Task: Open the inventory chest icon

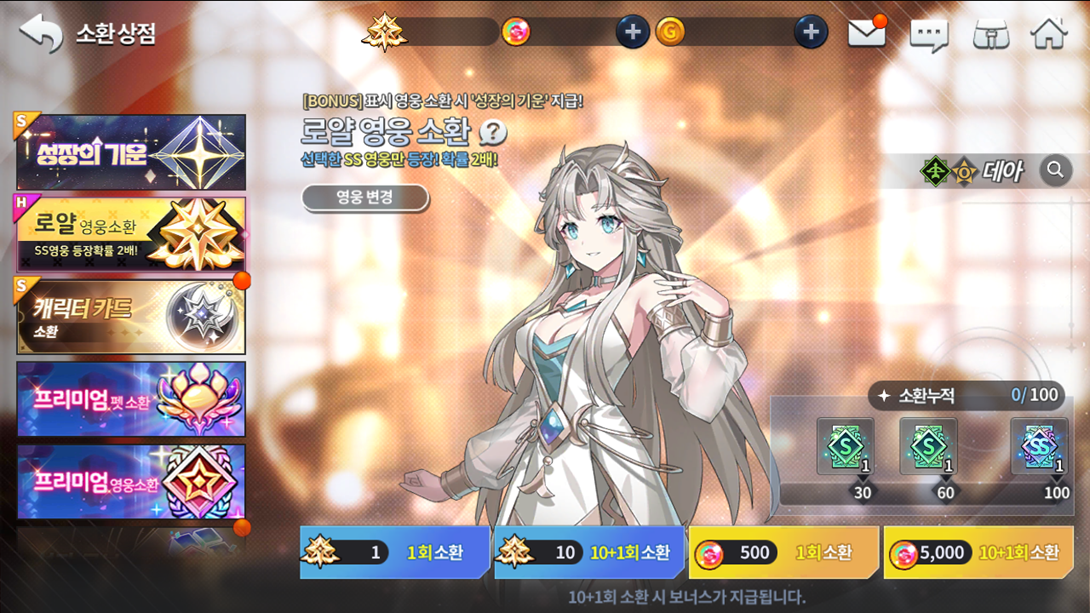Action: 990,35
